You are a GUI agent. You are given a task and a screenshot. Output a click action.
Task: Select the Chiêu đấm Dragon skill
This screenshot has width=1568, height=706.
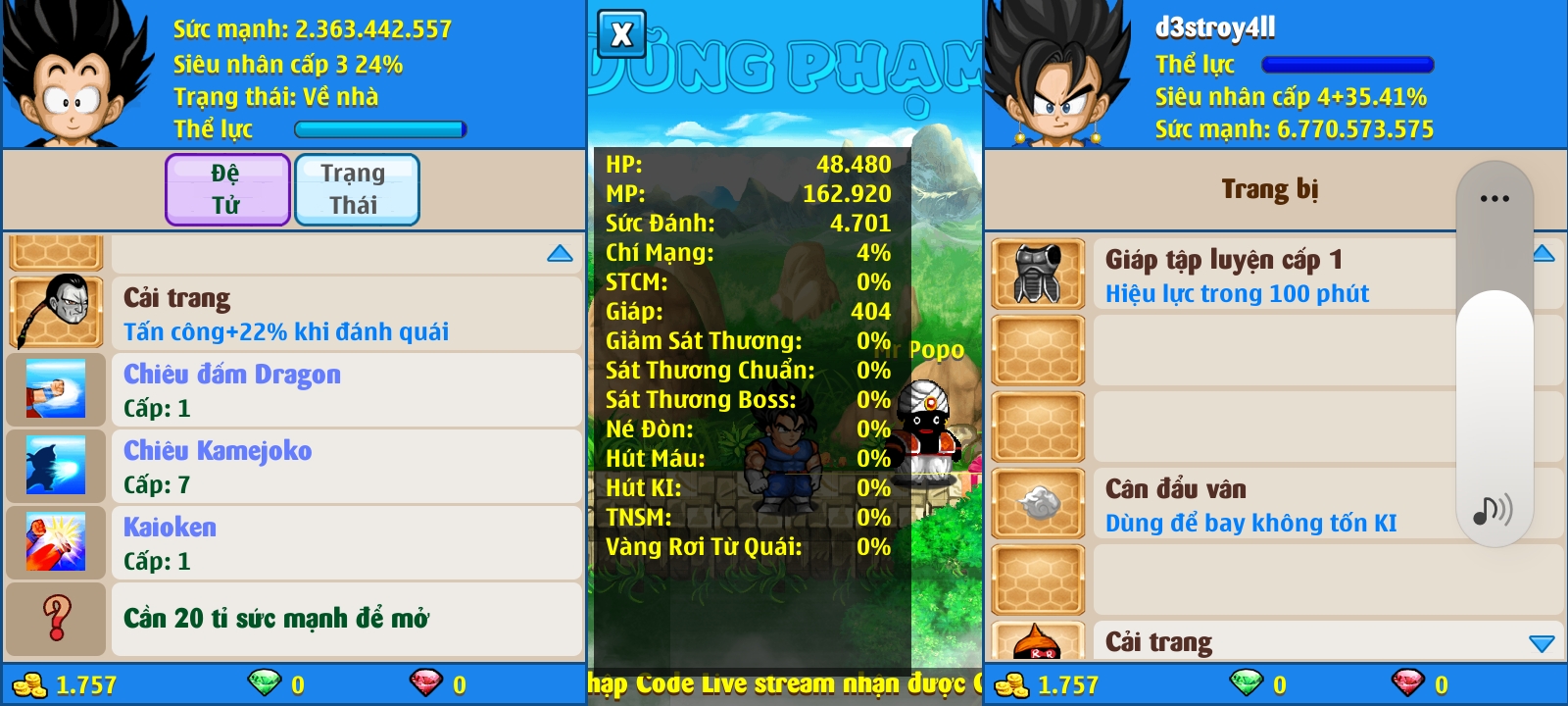(294, 389)
